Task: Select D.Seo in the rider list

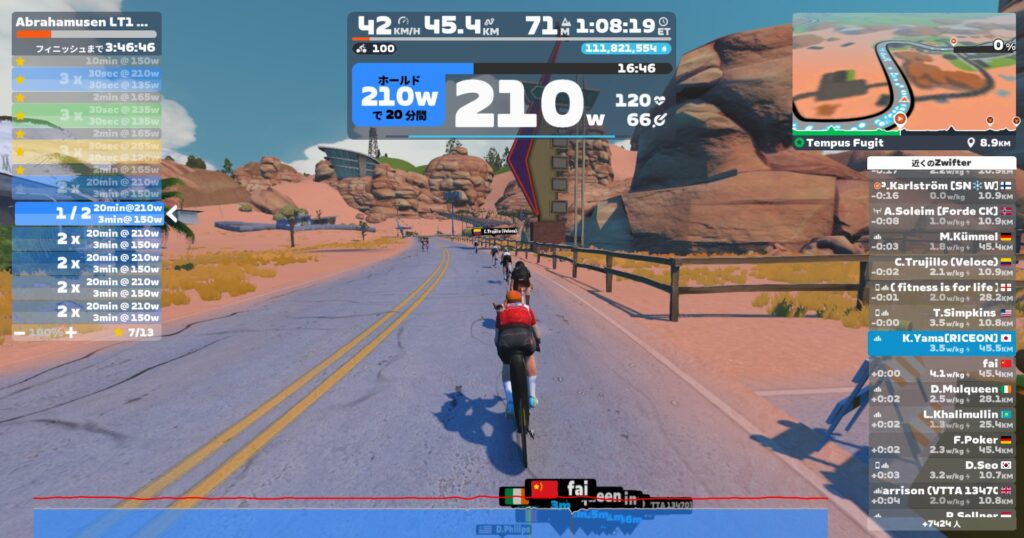Action: (x=941, y=470)
